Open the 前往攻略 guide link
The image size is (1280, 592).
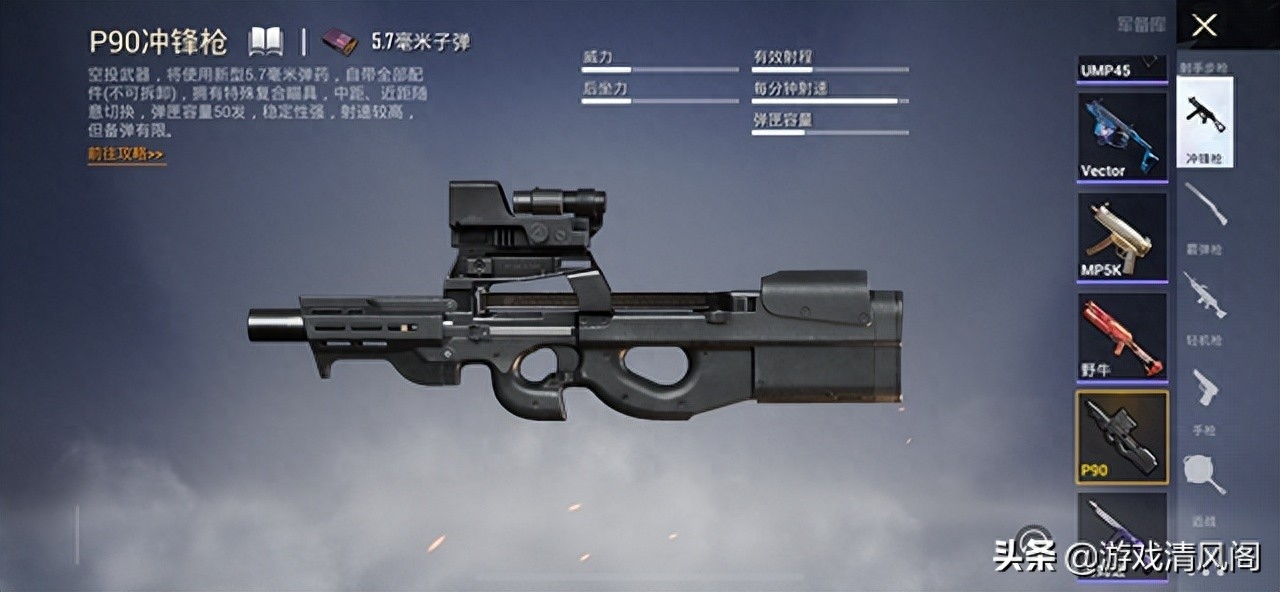tap(126, 155)
